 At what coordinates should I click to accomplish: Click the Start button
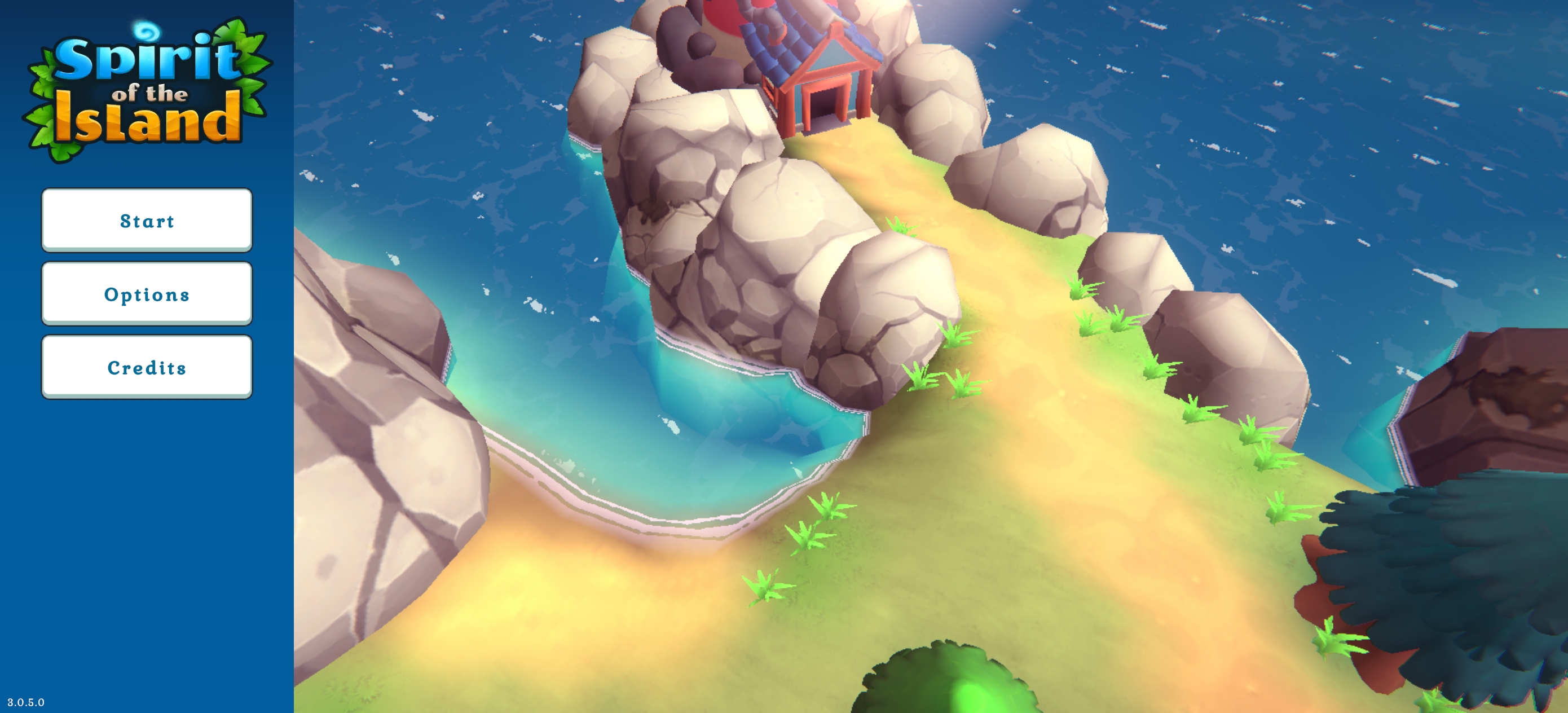click(147, 220)
